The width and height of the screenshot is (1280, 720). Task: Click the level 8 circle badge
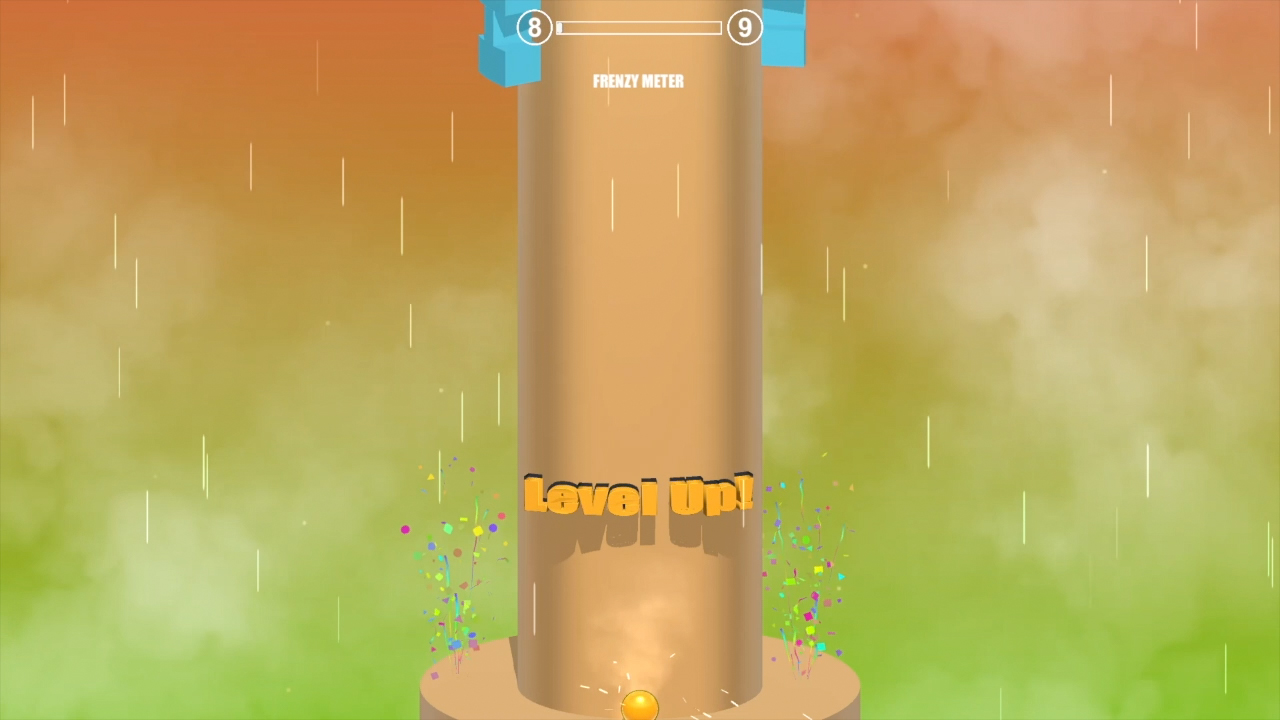(536, 27)
